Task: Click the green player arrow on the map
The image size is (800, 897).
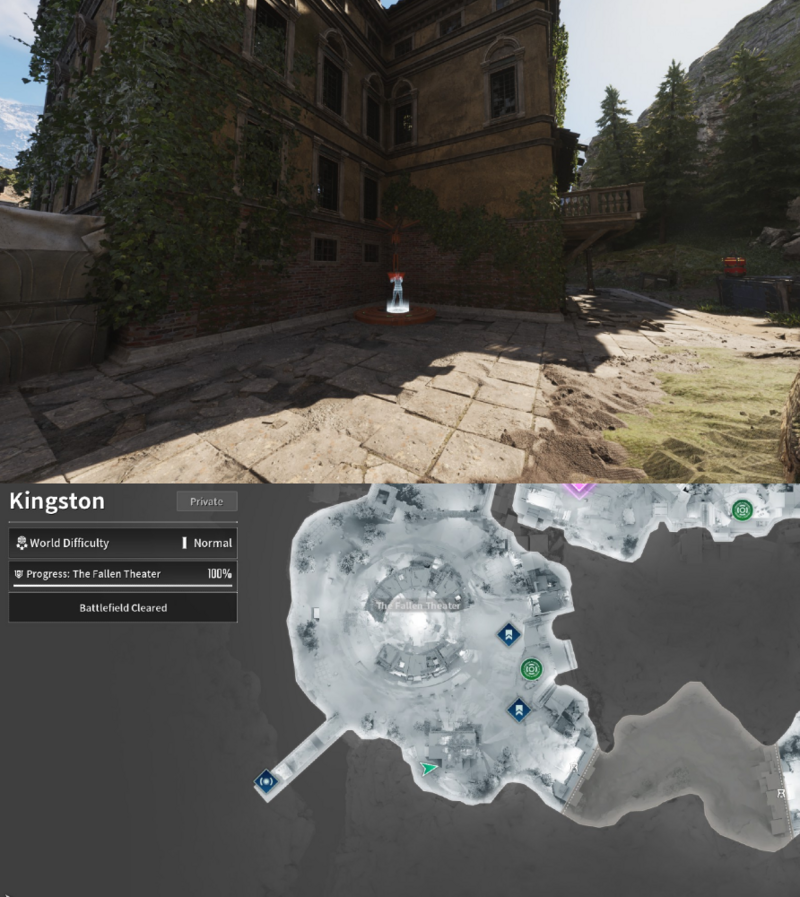Action: pos(429,768)
